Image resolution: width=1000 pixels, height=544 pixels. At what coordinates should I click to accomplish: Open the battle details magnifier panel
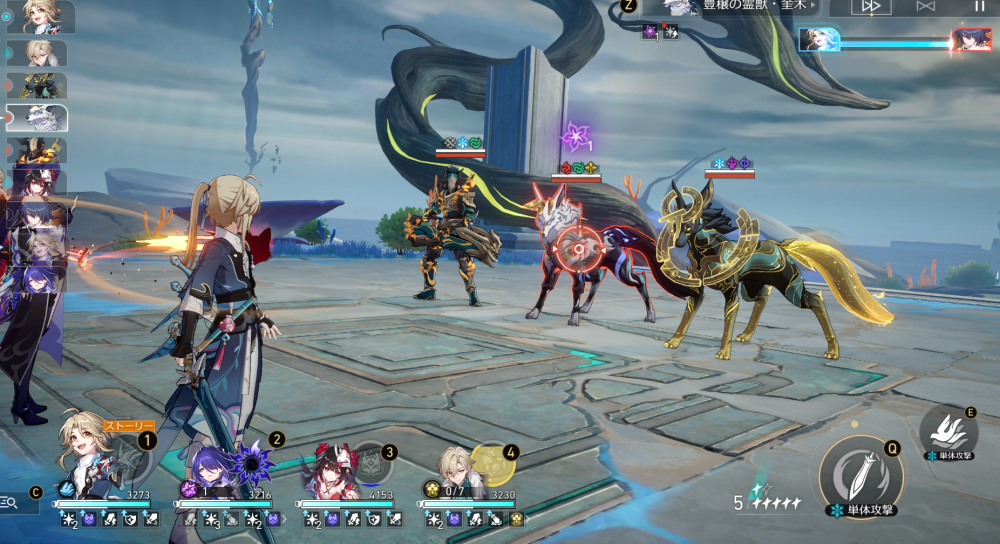(10, 501)
